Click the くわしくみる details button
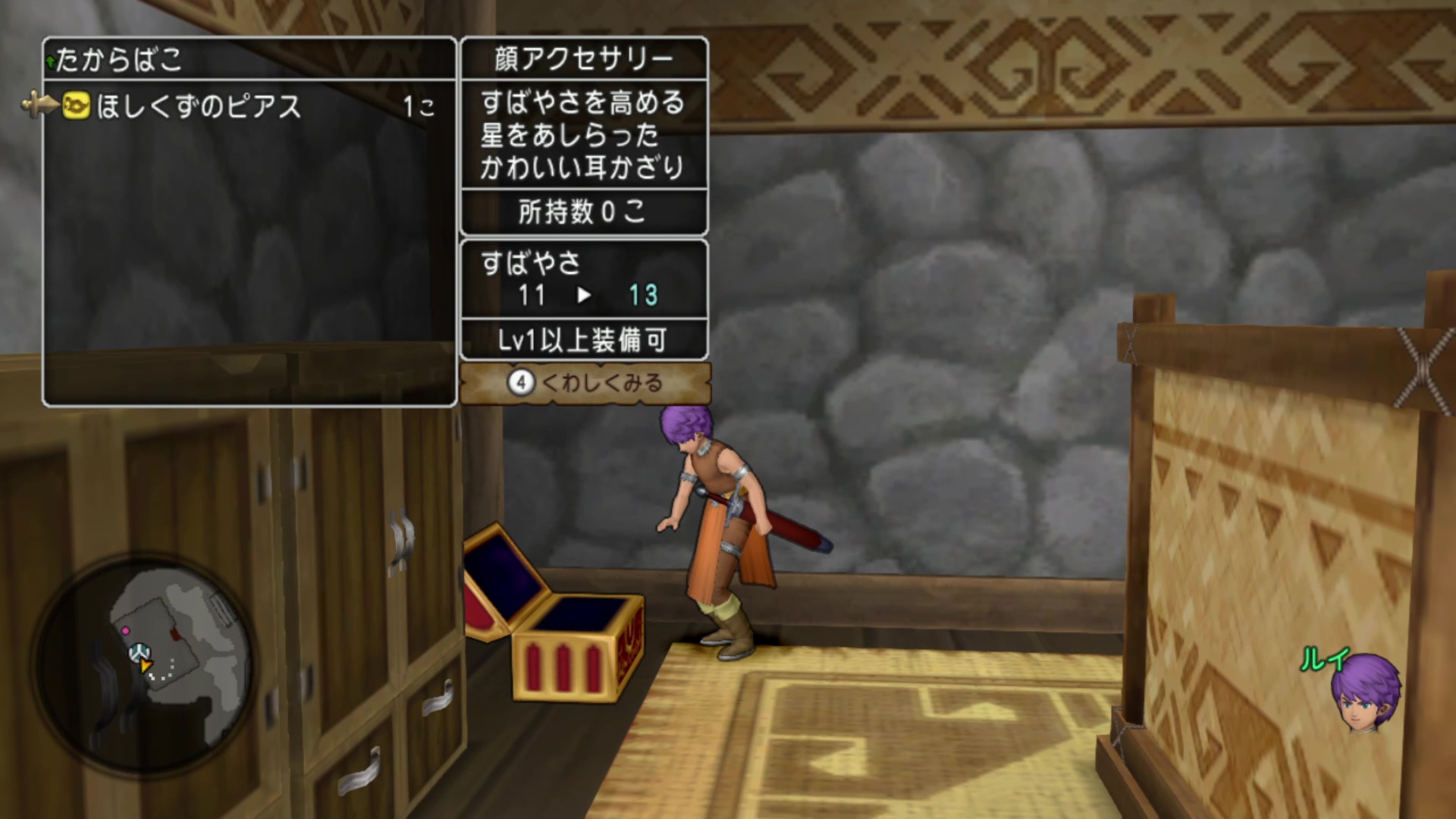 tap(585, 383)
